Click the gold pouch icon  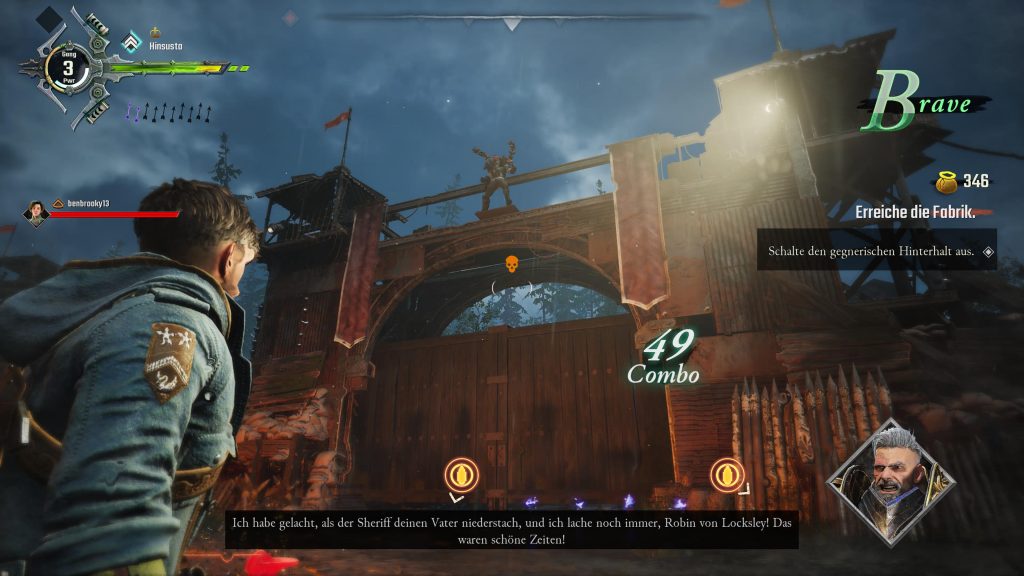point(945,181)
